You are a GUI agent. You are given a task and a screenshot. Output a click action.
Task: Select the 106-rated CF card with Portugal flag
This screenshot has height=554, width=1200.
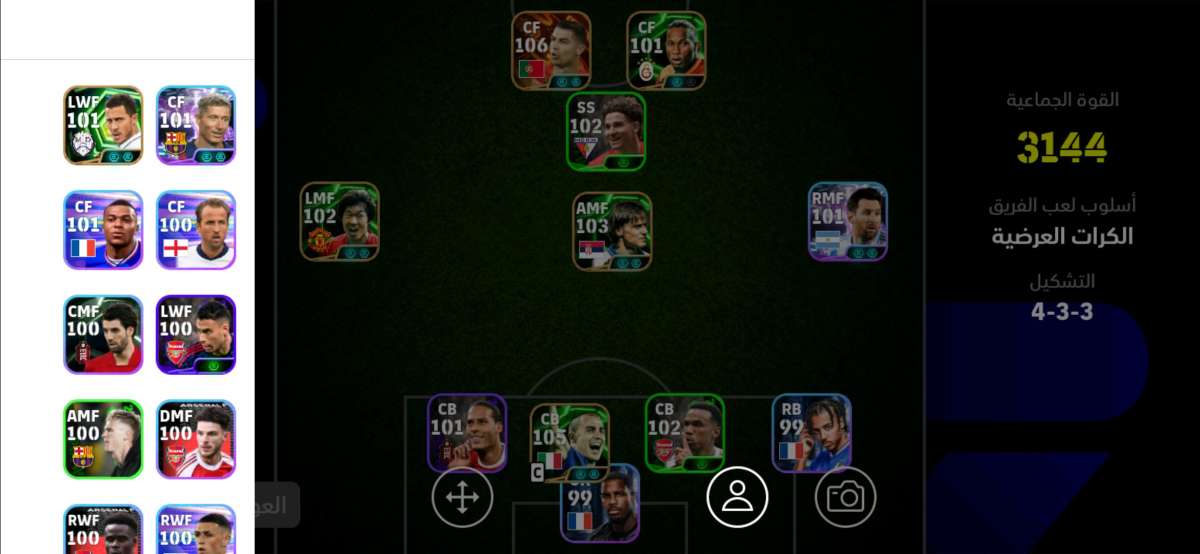551,50
